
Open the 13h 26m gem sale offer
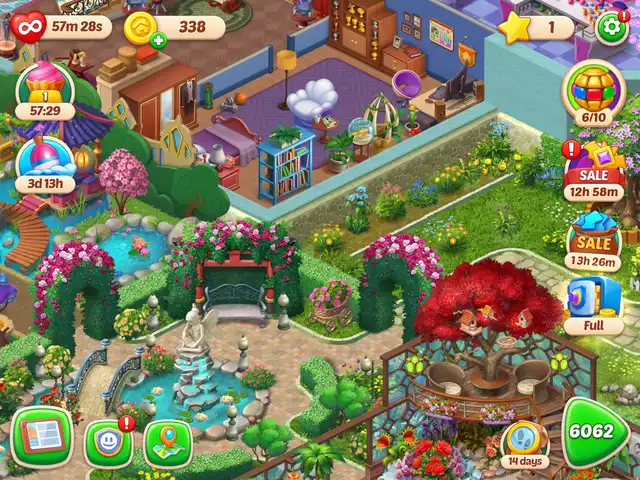(x=594, y=244)
